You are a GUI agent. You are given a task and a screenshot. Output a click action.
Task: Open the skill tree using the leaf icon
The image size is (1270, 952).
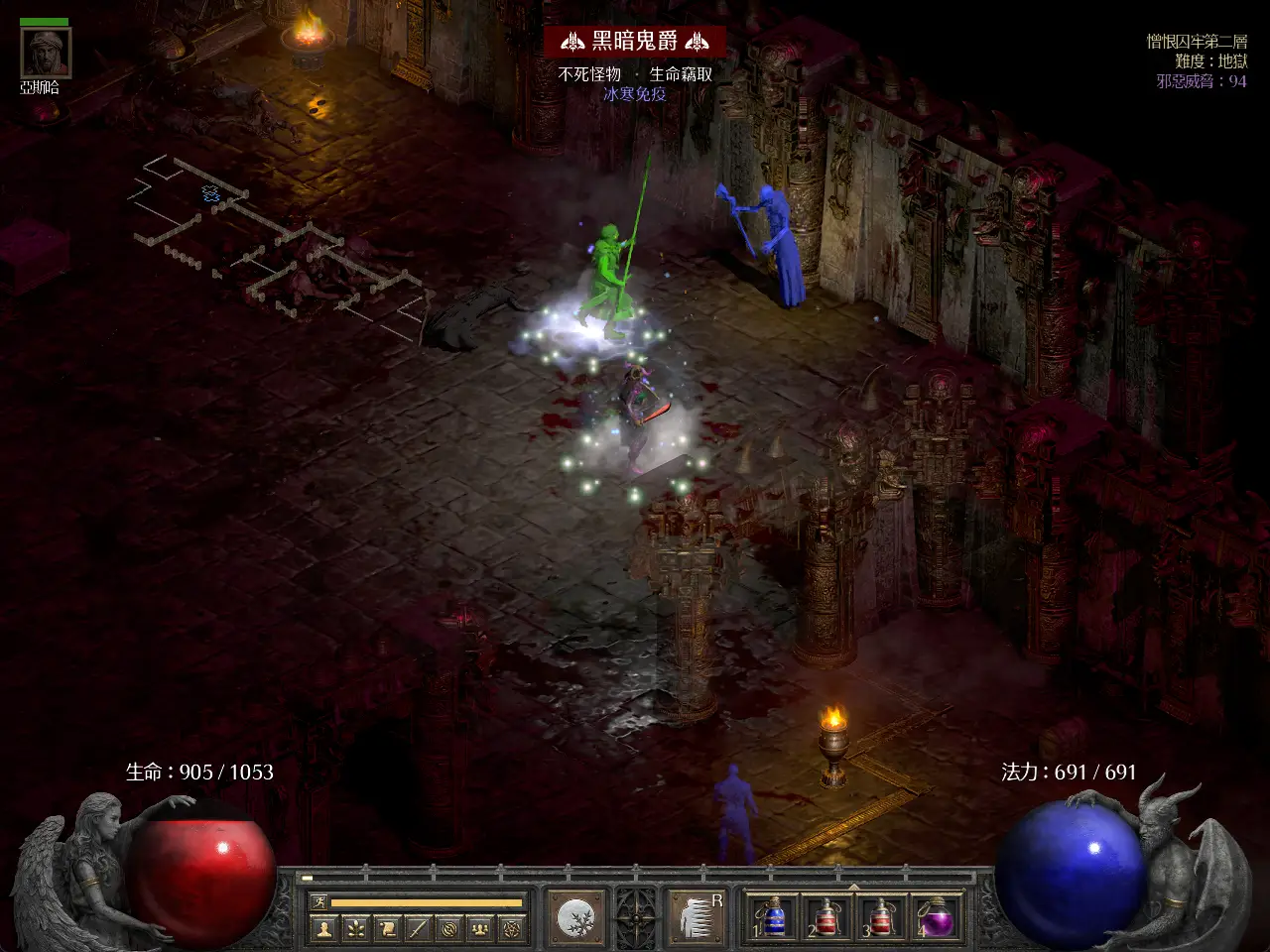coord(354,929)
